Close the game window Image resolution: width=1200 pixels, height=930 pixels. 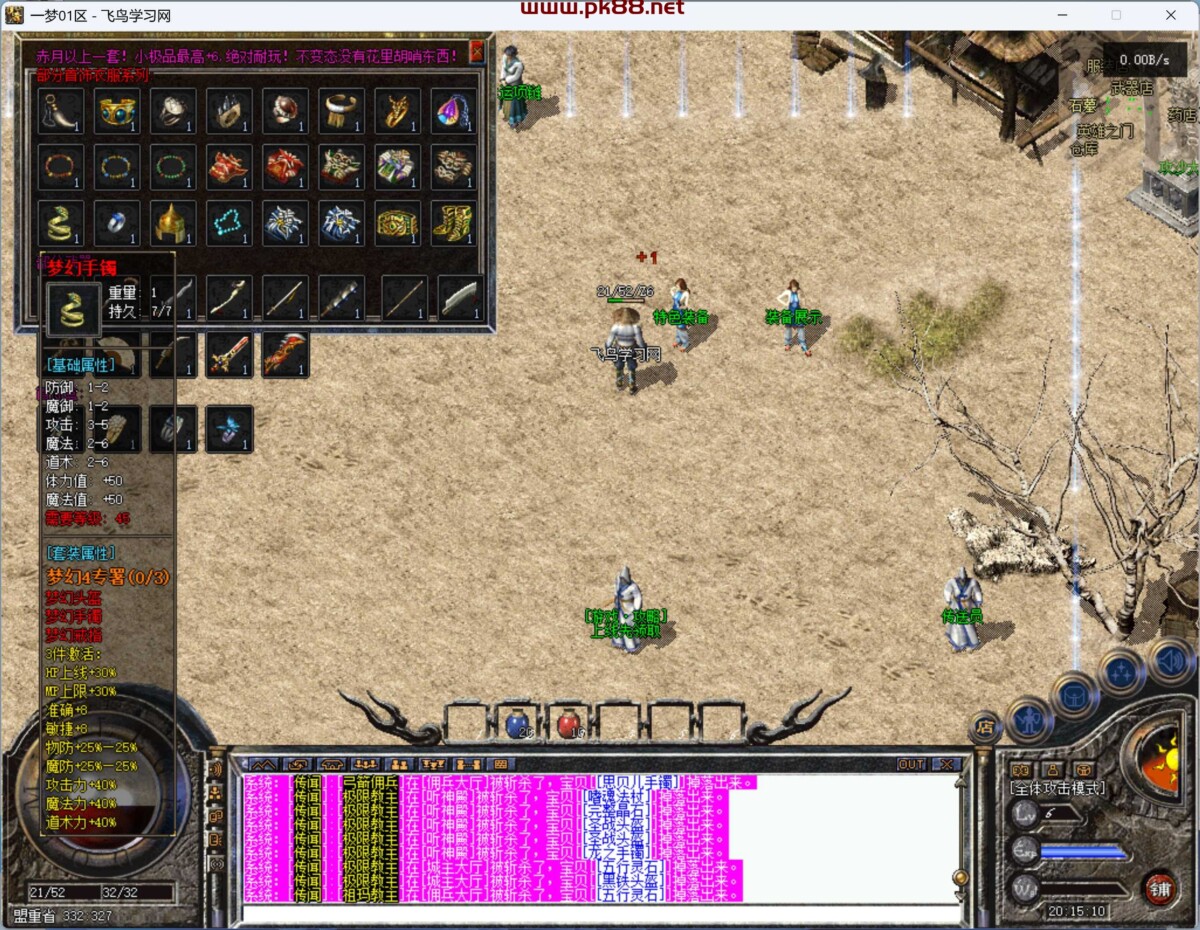point(1170,15)
